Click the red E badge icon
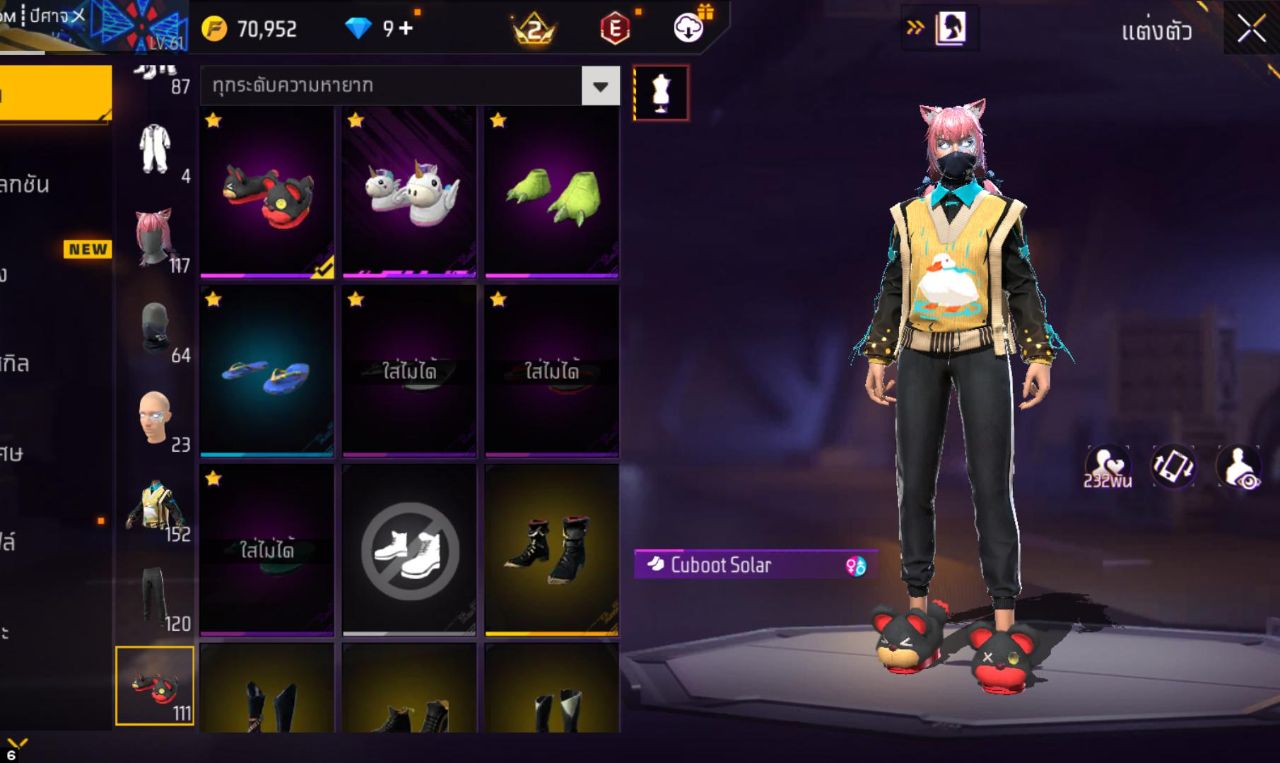1280x763 pixels. [x=614, y=28]
